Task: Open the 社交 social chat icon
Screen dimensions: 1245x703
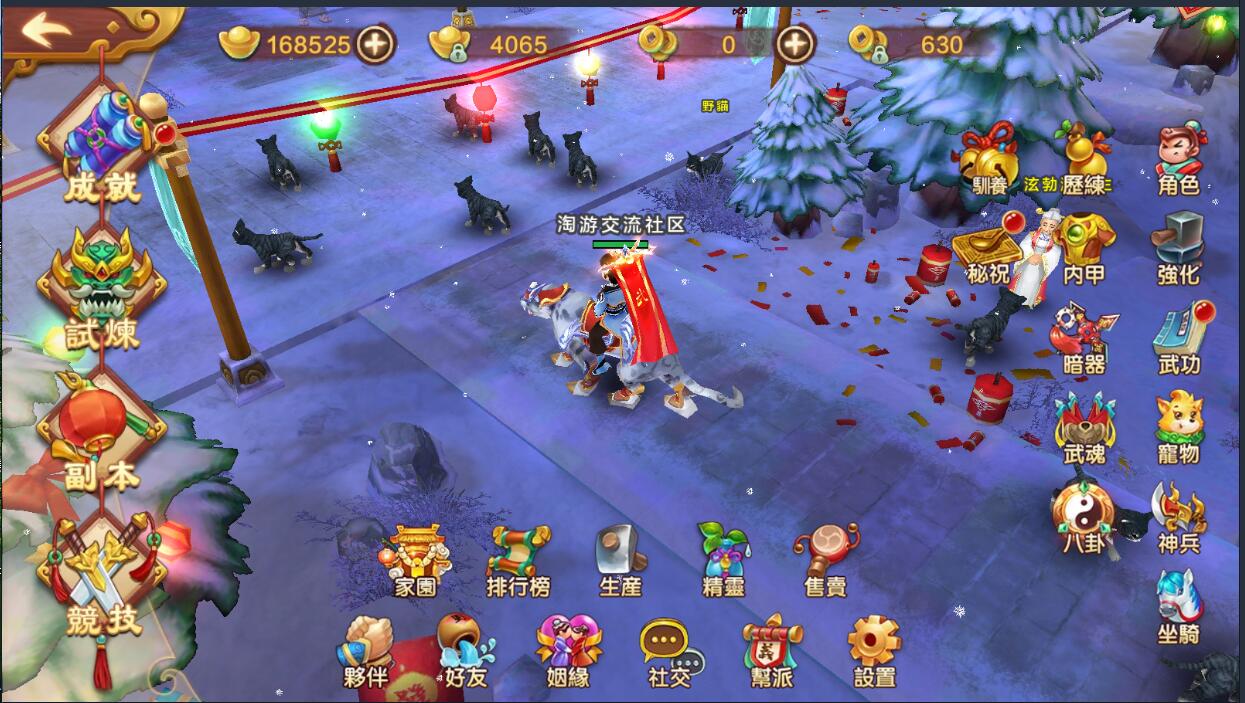Action: [x=670, y=652]
